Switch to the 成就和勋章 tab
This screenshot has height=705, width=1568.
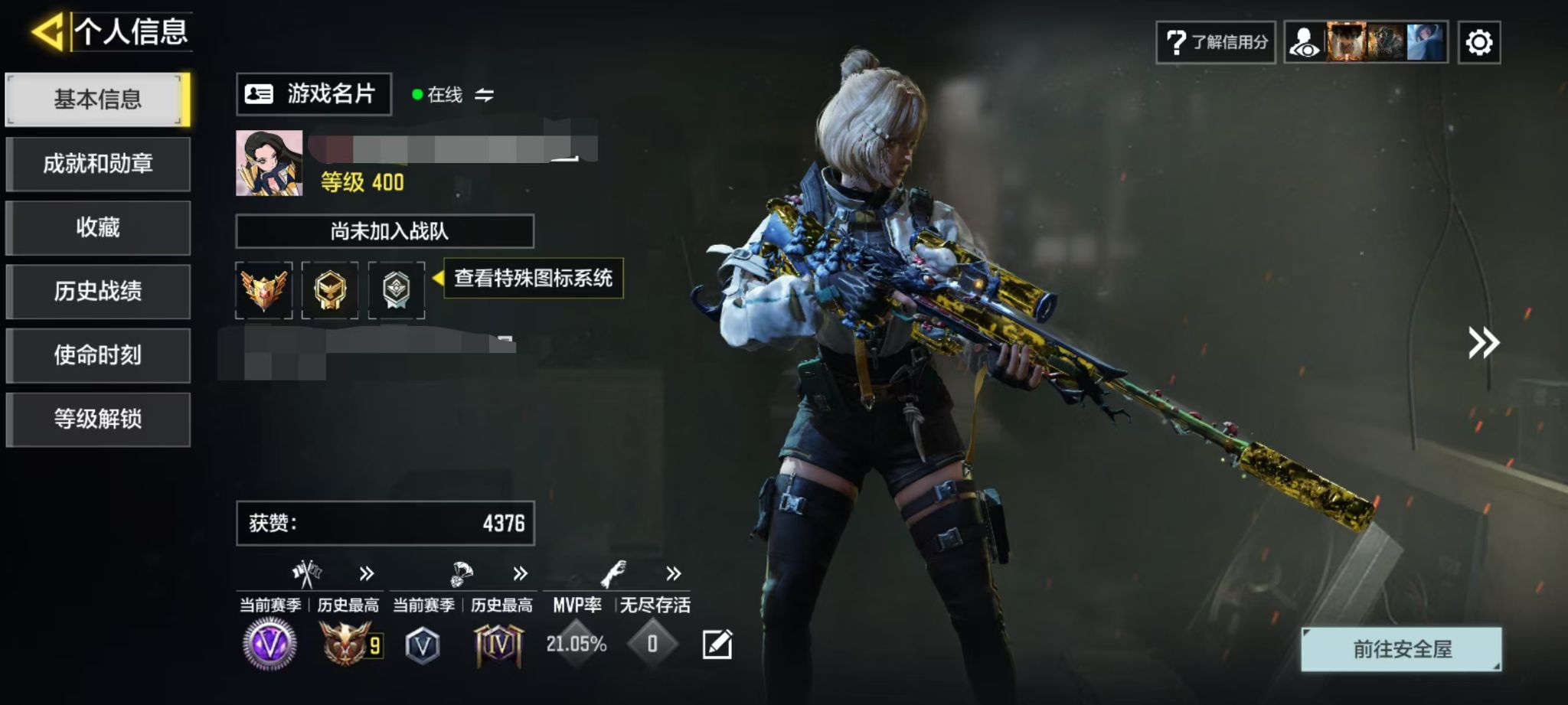pos(97,164)
